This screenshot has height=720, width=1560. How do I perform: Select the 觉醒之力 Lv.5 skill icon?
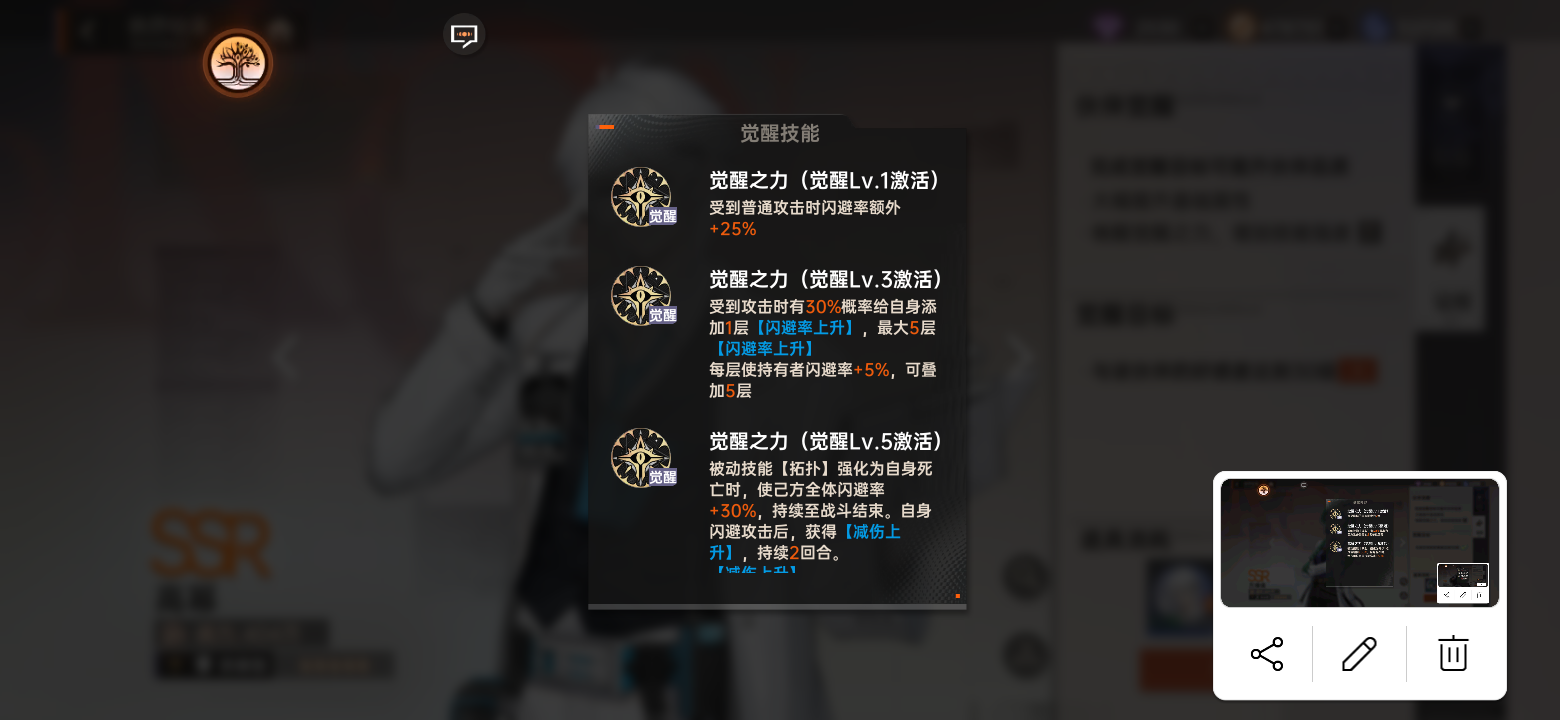tap(641, 458)
